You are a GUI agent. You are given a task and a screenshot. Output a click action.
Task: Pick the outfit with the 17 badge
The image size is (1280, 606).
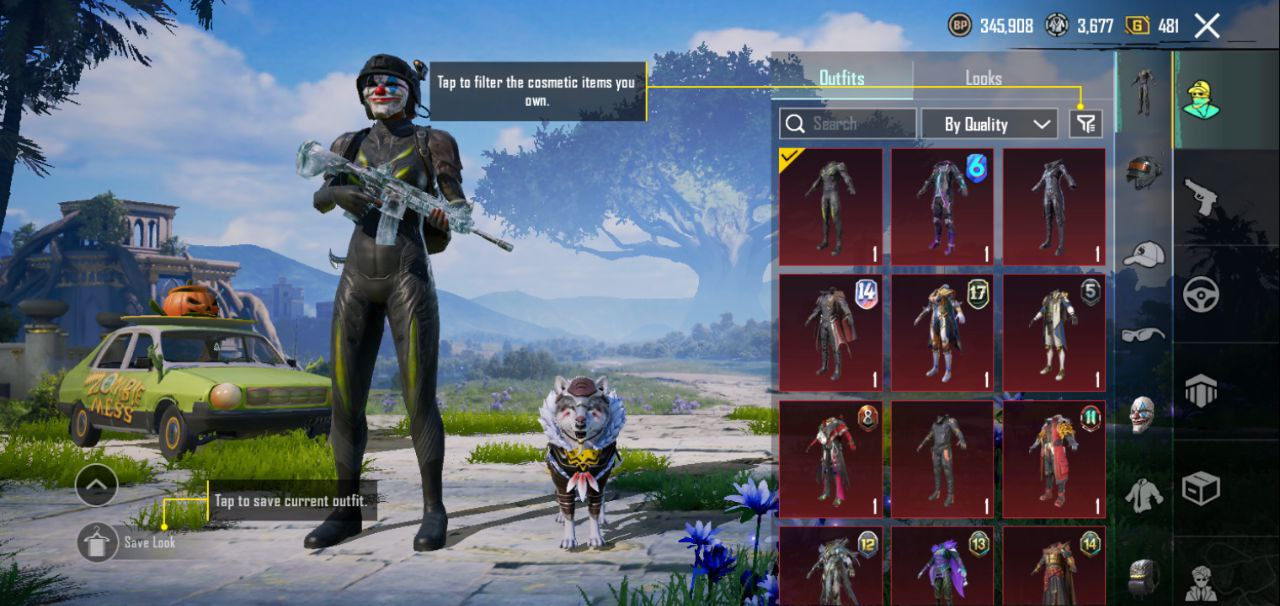(x=942, y=332)
